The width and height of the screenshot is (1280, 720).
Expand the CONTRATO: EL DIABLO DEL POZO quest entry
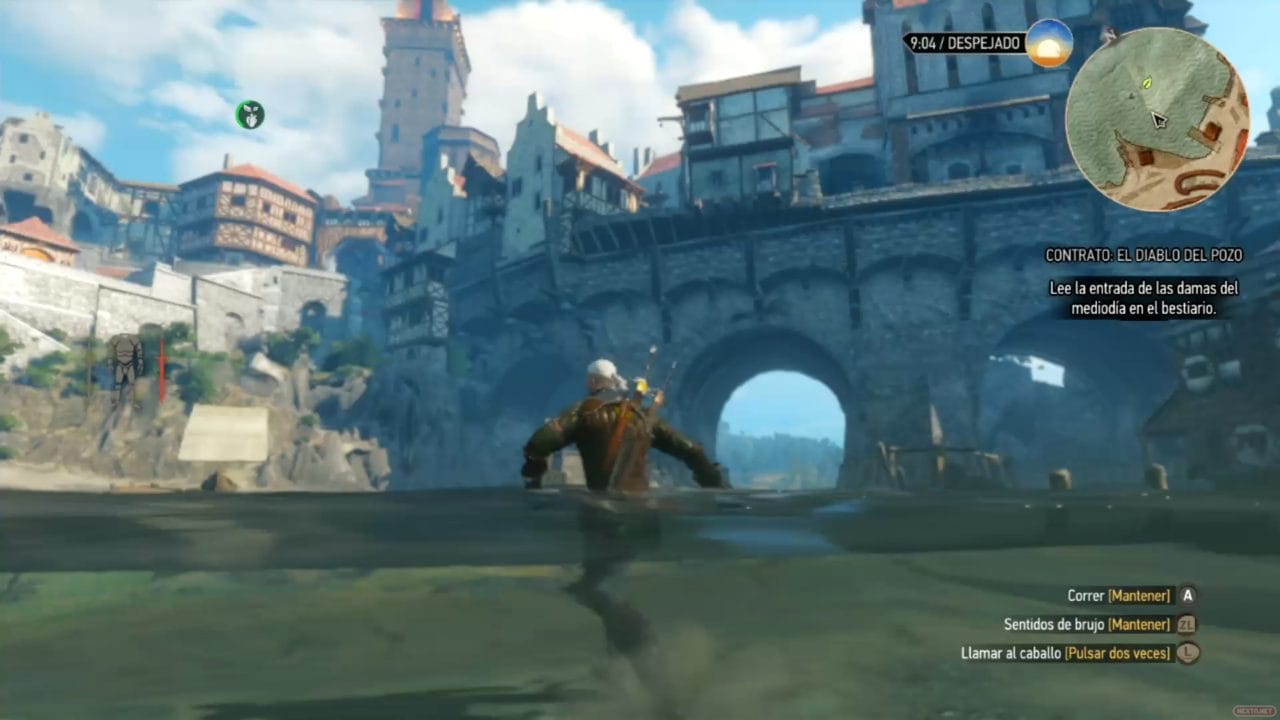pos(1143,255)
